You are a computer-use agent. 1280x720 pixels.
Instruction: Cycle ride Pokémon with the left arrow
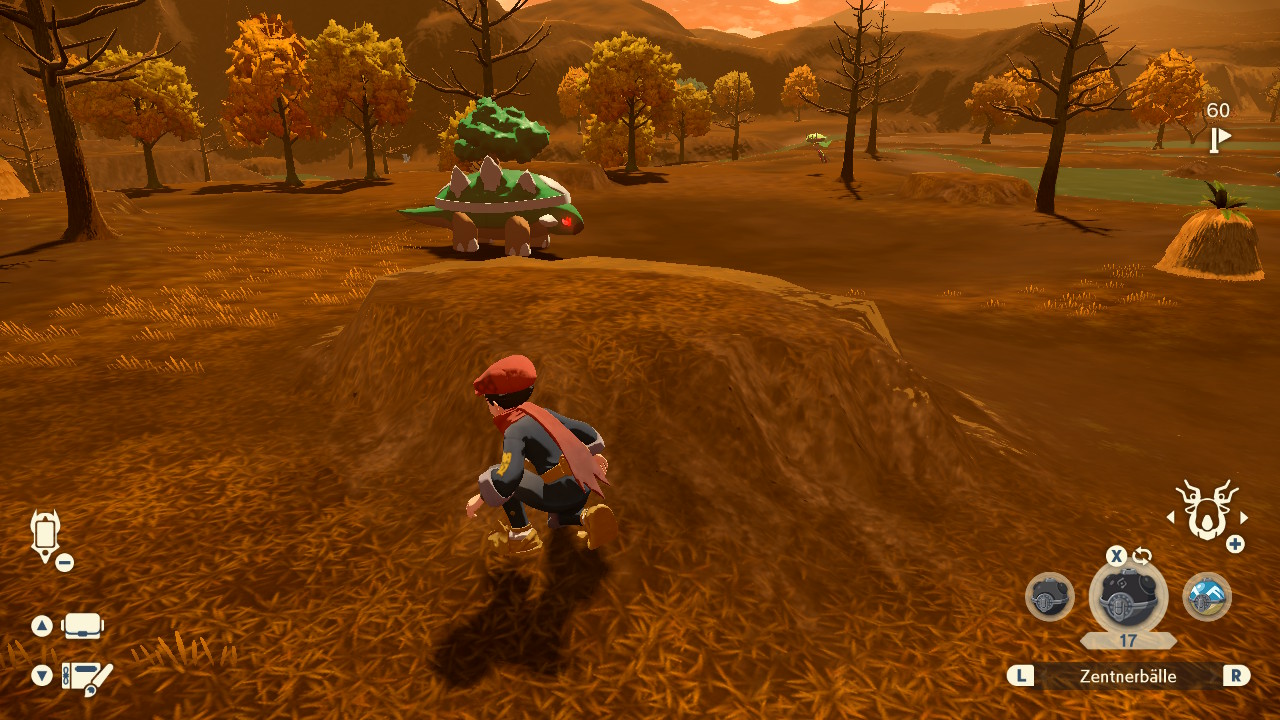point(1171,518)
